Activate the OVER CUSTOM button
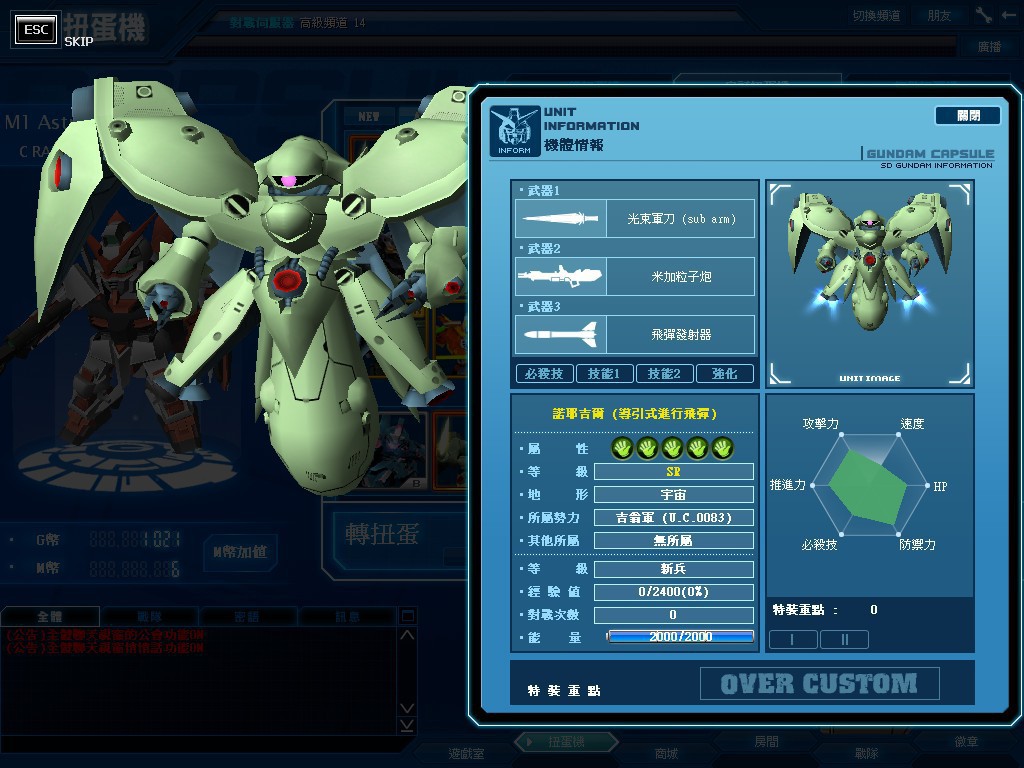Screen dimensions: 1024x768 click(819, 684)
